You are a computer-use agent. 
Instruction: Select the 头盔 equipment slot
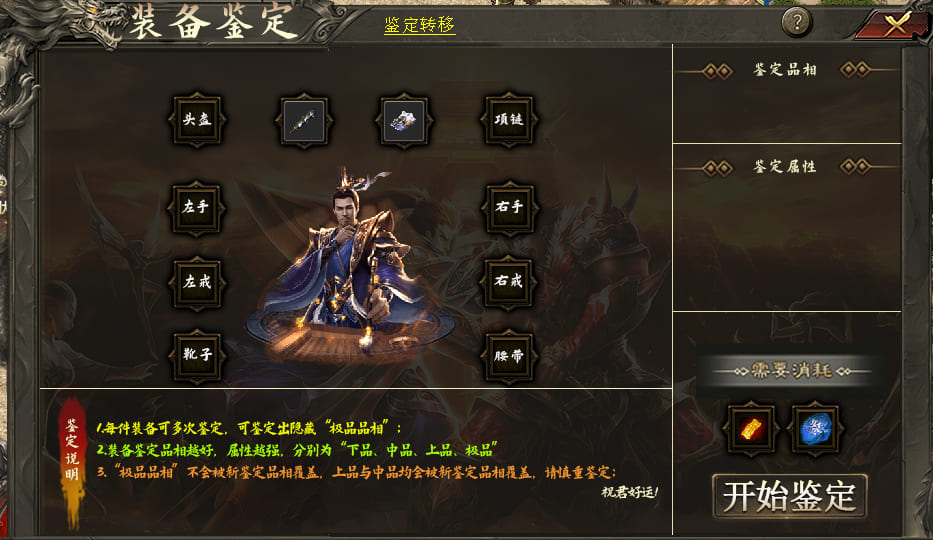tap(197, 121)
